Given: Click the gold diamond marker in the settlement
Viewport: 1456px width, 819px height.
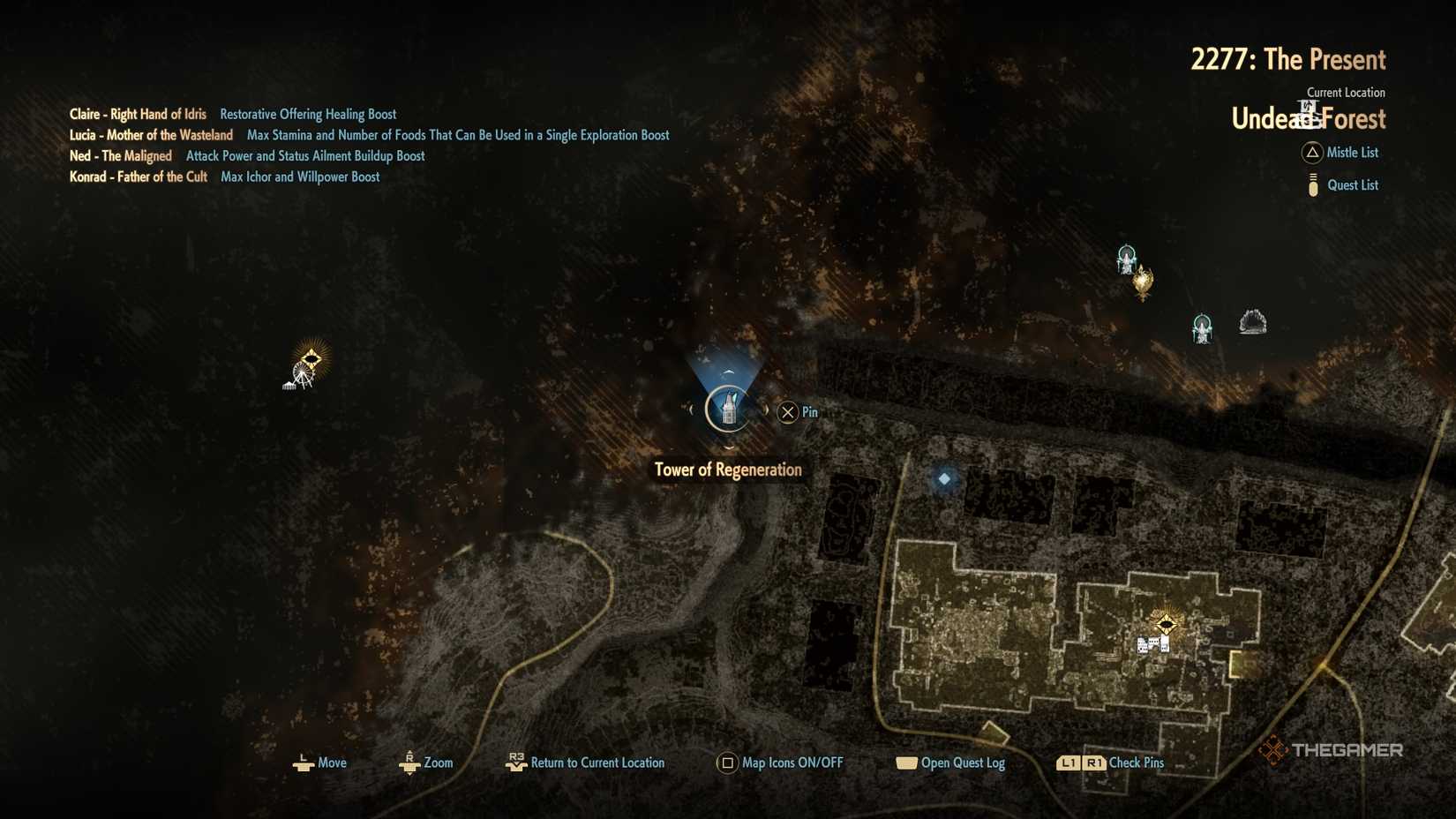Looking at the screenshot, I should (1167, 622).
